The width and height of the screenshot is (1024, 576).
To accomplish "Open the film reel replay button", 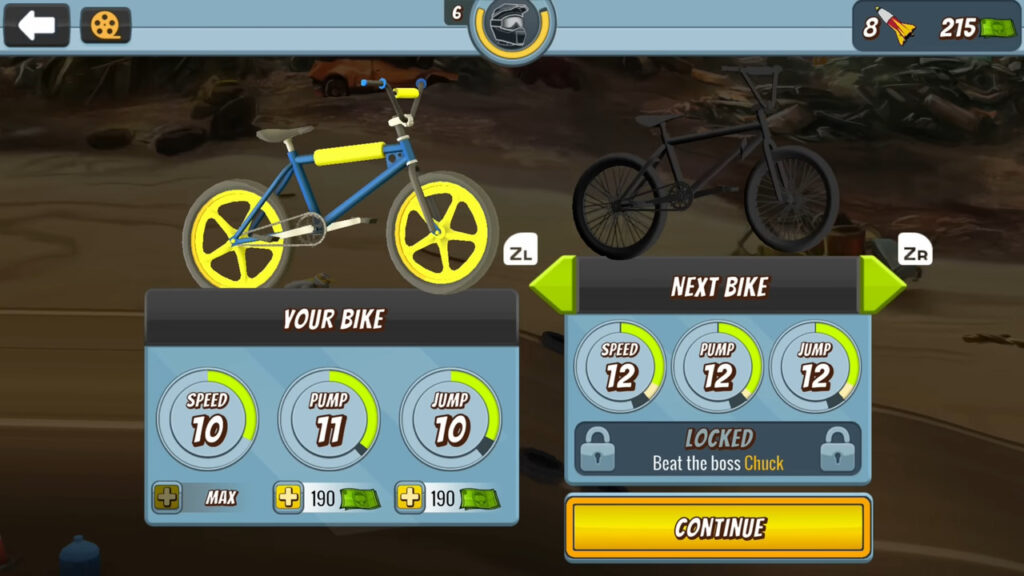I will coord(105,25).
